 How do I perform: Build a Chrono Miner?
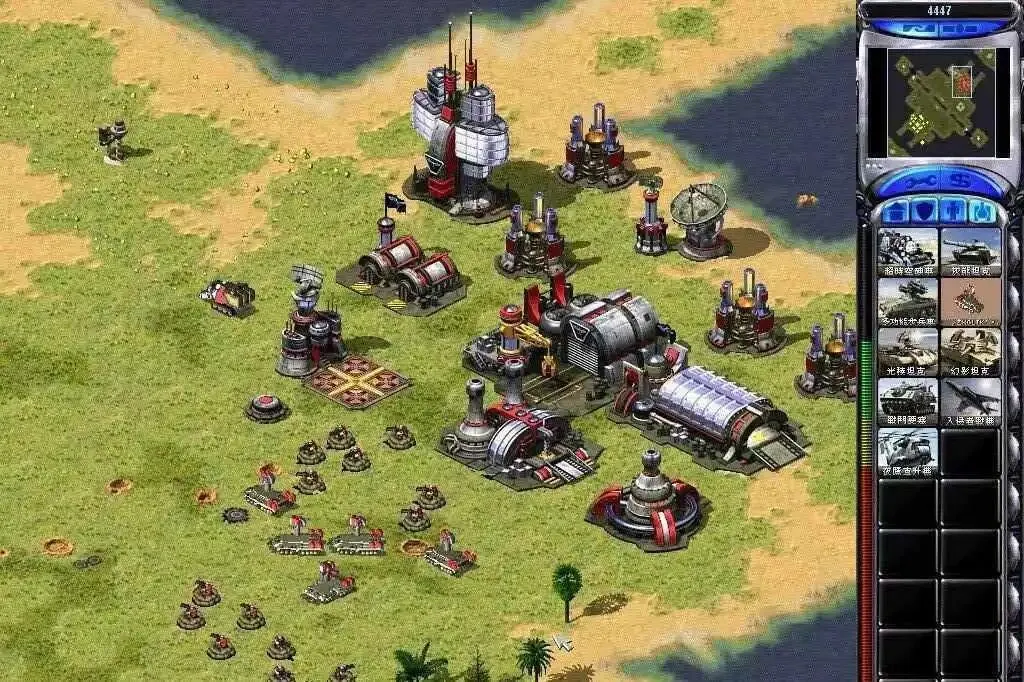pyautogui.click(x=907, y=252)
